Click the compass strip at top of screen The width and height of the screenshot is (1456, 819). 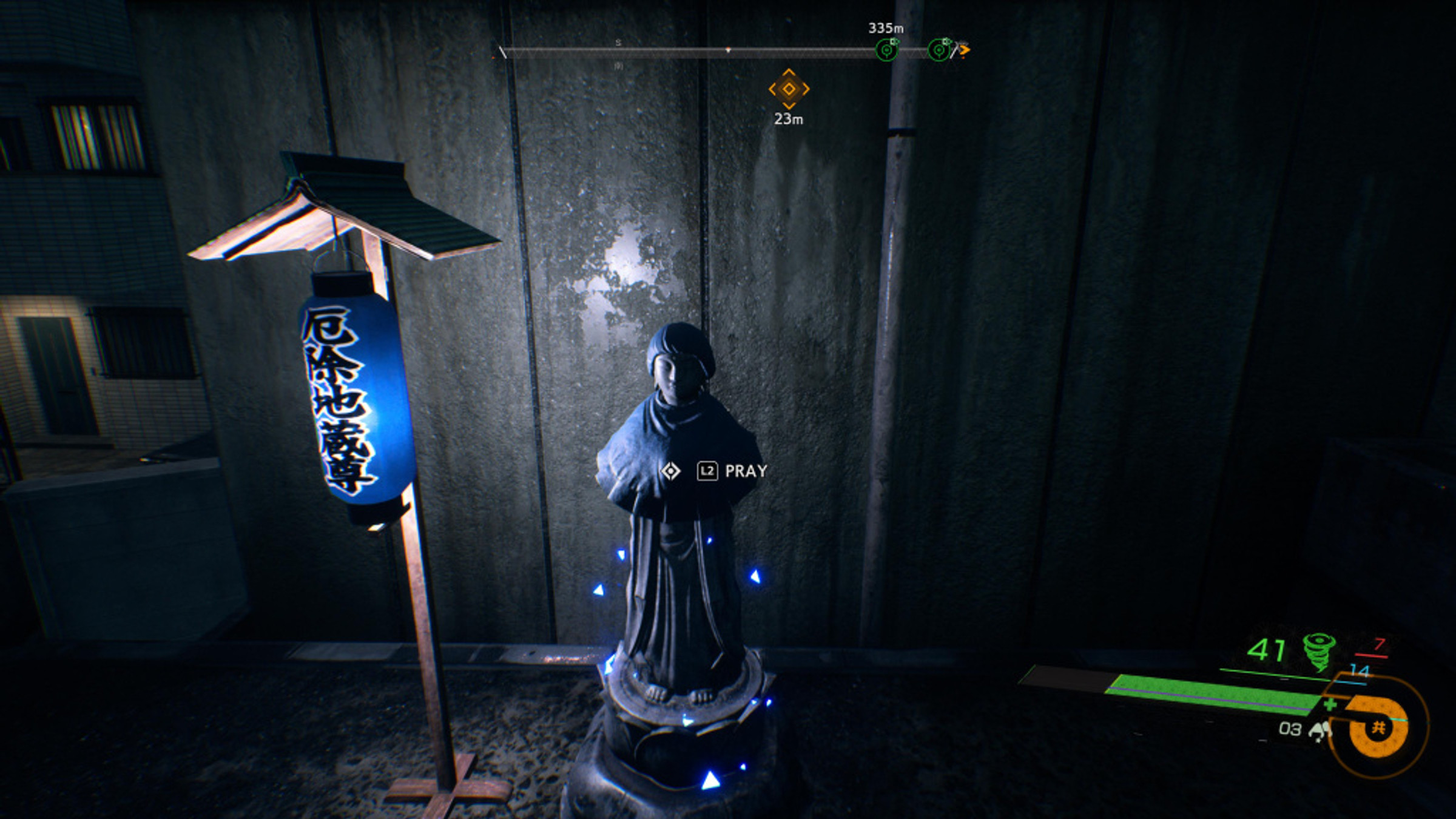728,50
